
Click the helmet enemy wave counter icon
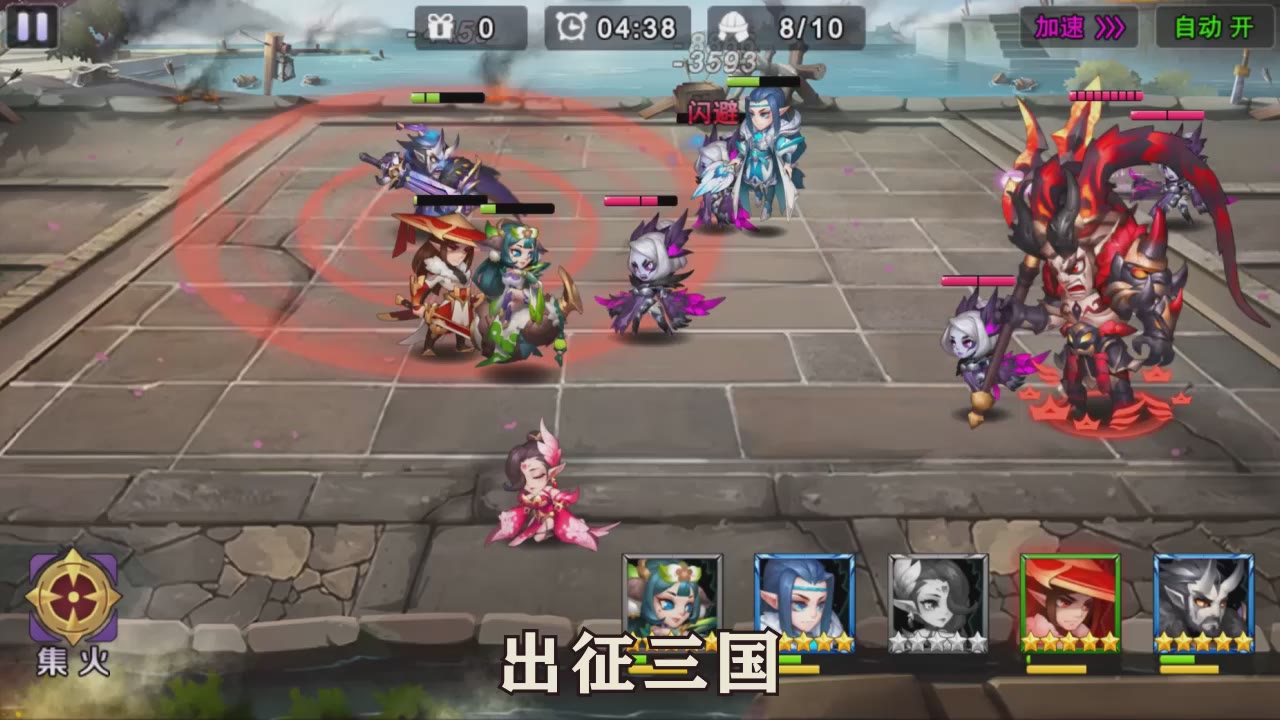[732, 28]
